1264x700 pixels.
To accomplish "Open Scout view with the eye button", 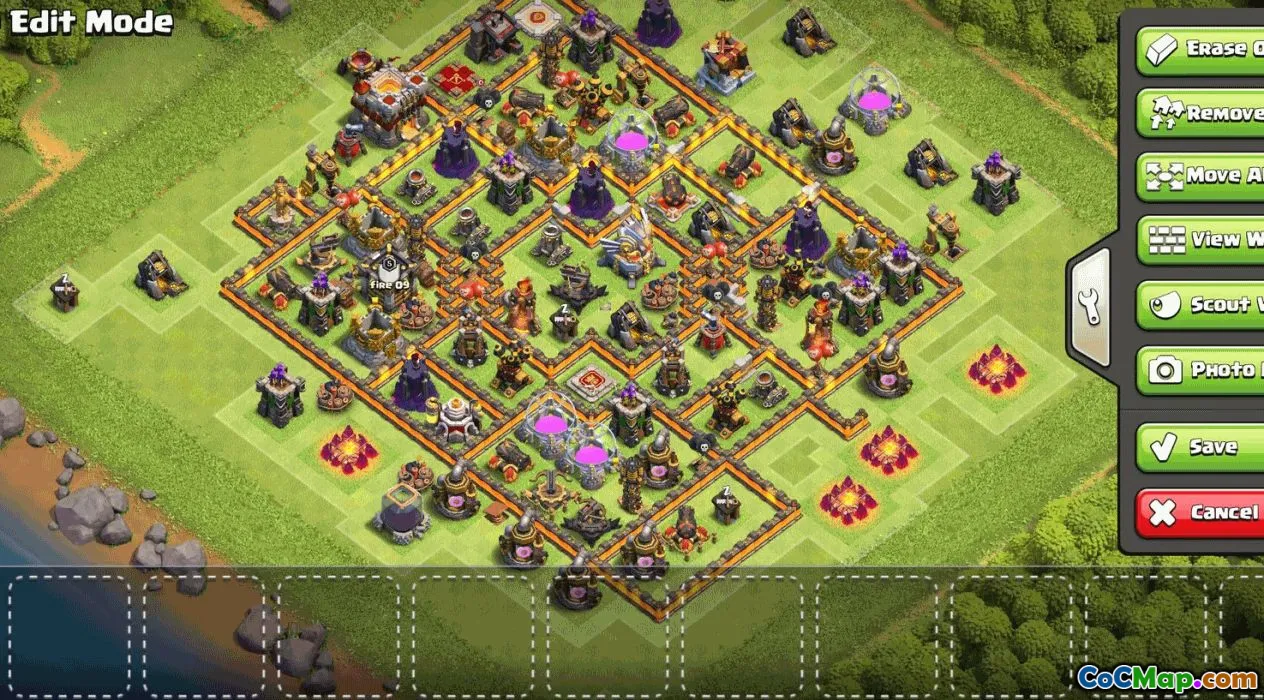I will 1202,305.
